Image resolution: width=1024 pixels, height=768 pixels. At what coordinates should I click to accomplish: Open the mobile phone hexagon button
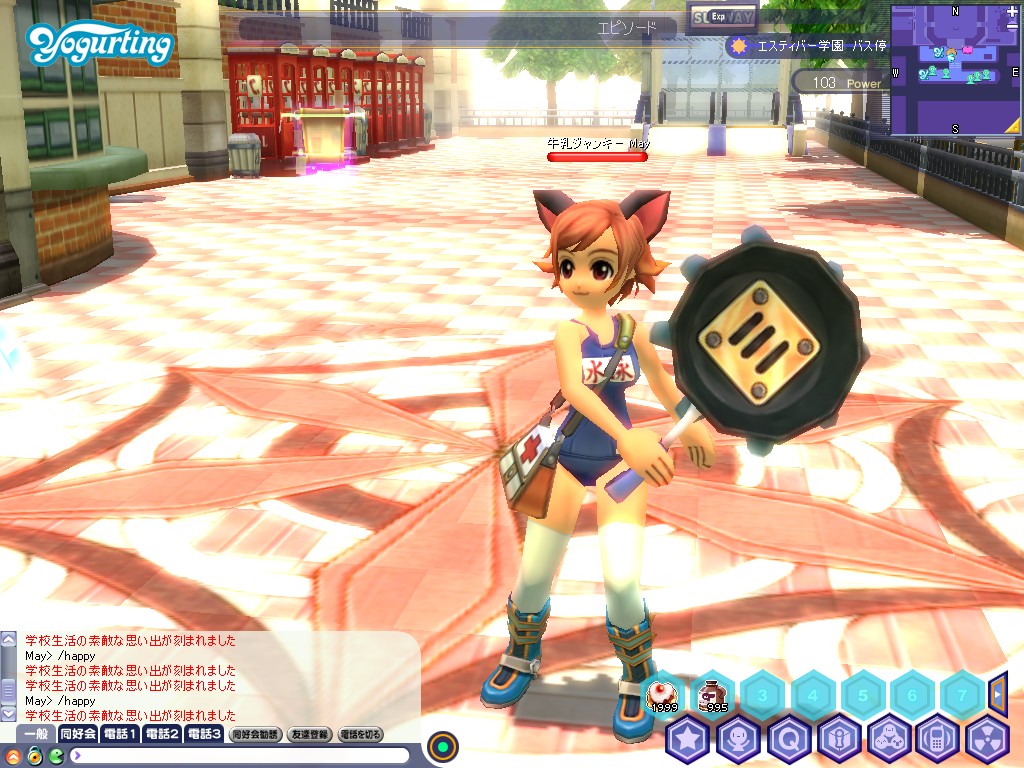(x=937, y=741)
